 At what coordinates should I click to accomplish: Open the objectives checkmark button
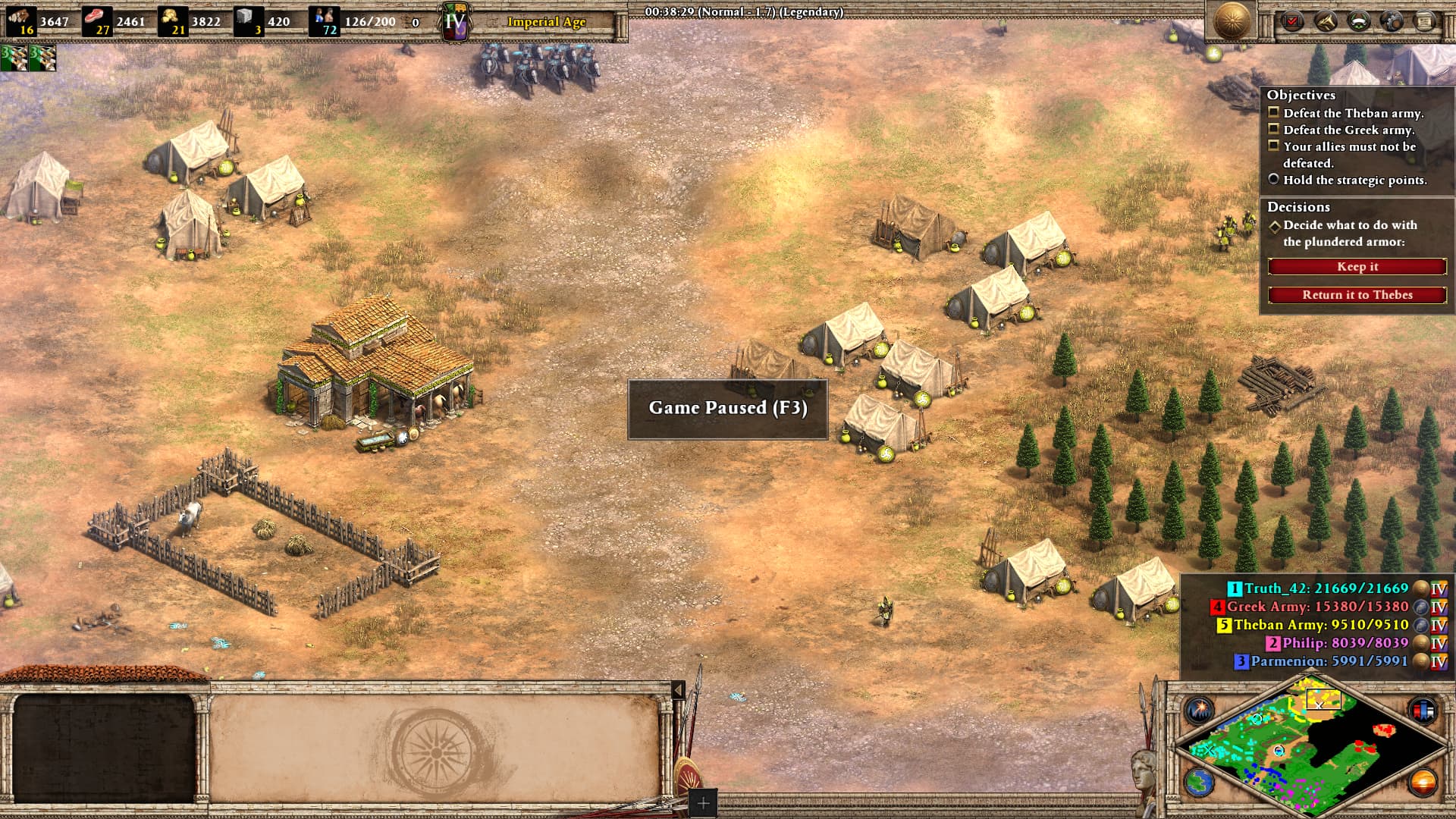click(1291, 21)
